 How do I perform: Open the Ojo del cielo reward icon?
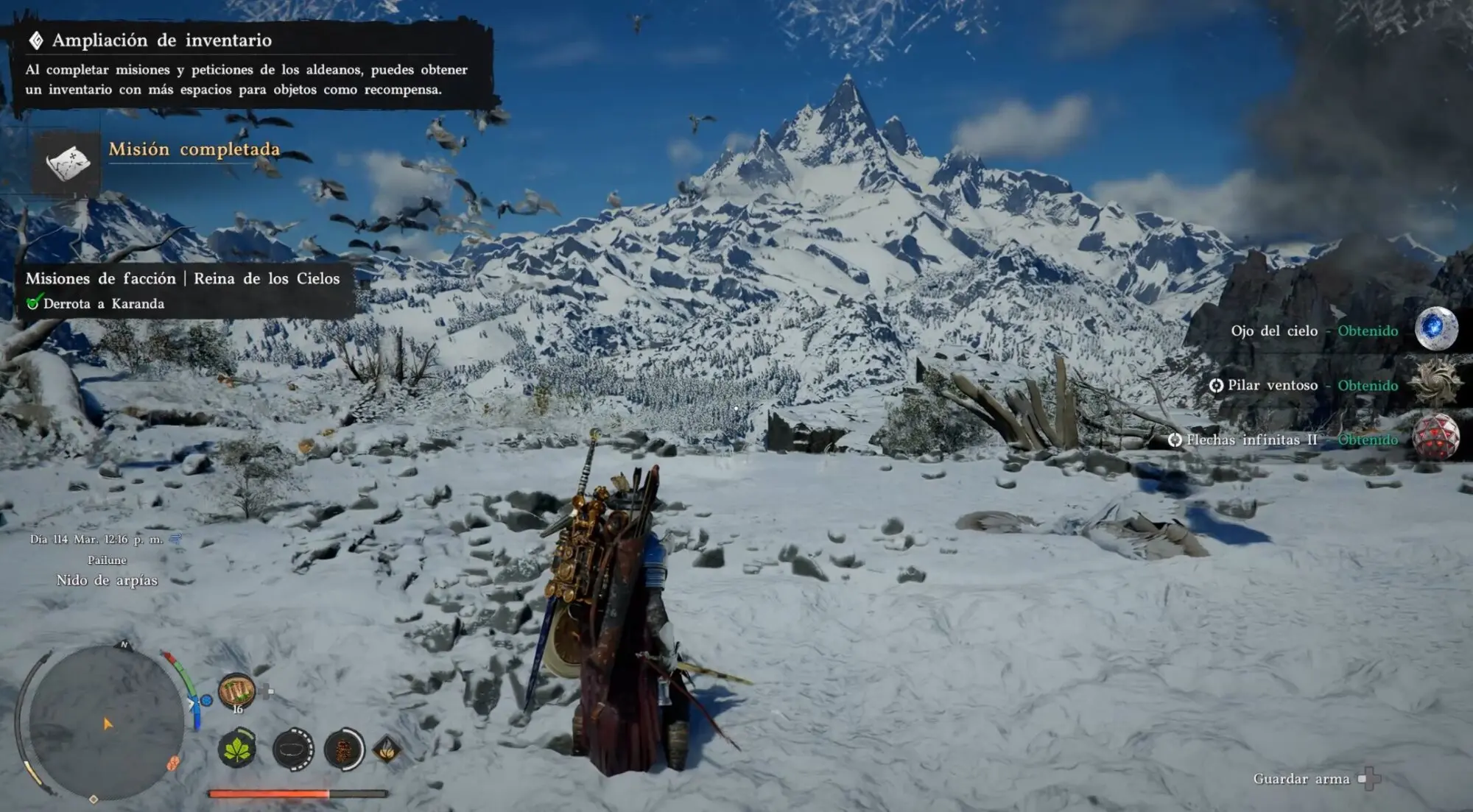pyautogui.click(x=1435, y=329)
